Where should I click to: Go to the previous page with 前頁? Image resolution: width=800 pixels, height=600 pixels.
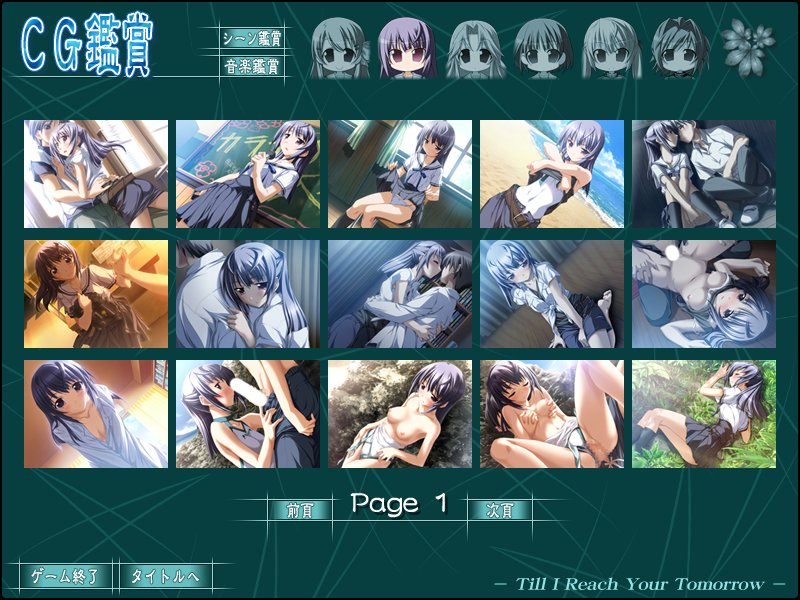(x=300, y=509)
